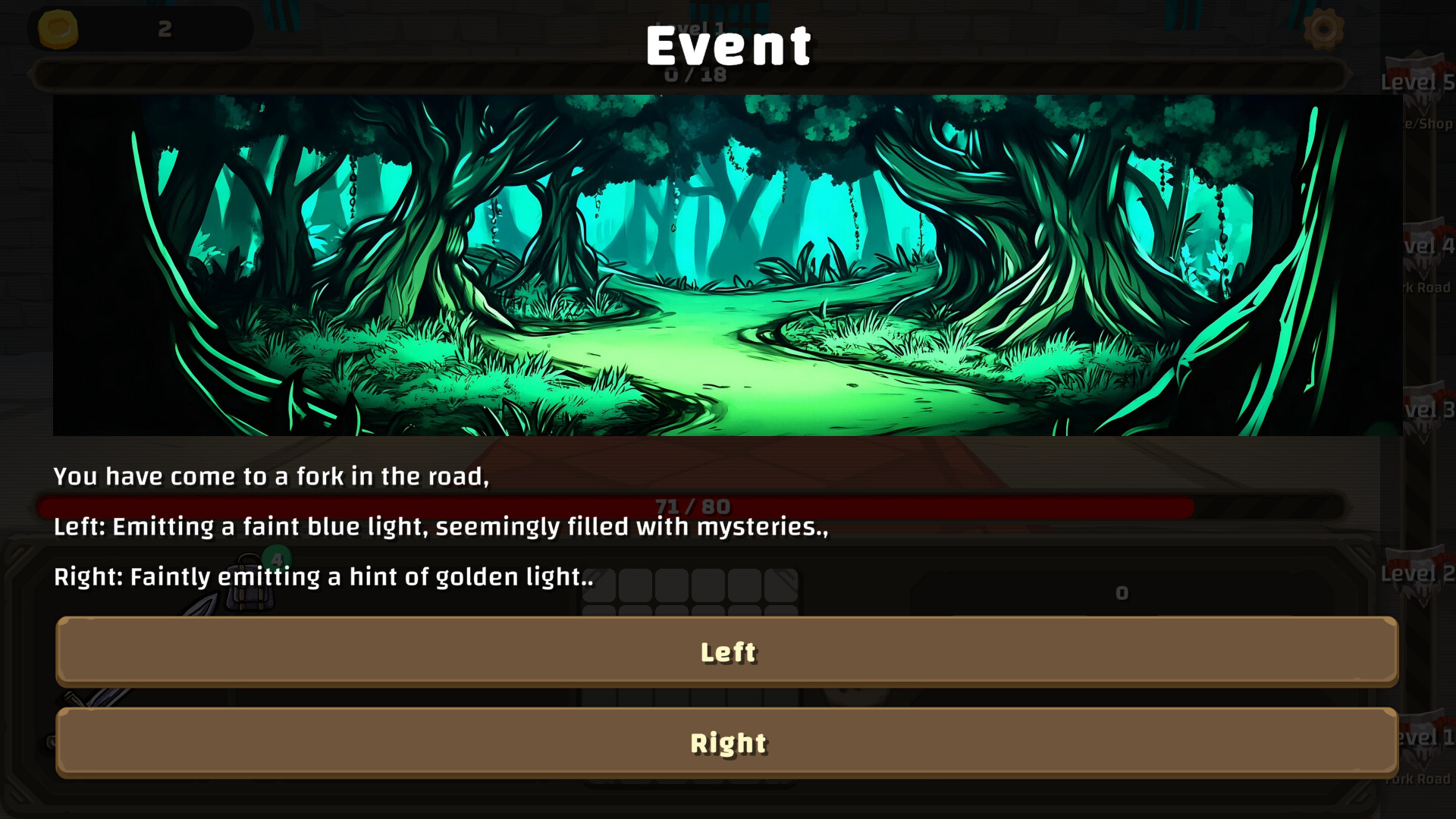This screenshot has width=1456, height=819.
Task: Click the blue light mystery description text
Action: click(x=440, y=527)
